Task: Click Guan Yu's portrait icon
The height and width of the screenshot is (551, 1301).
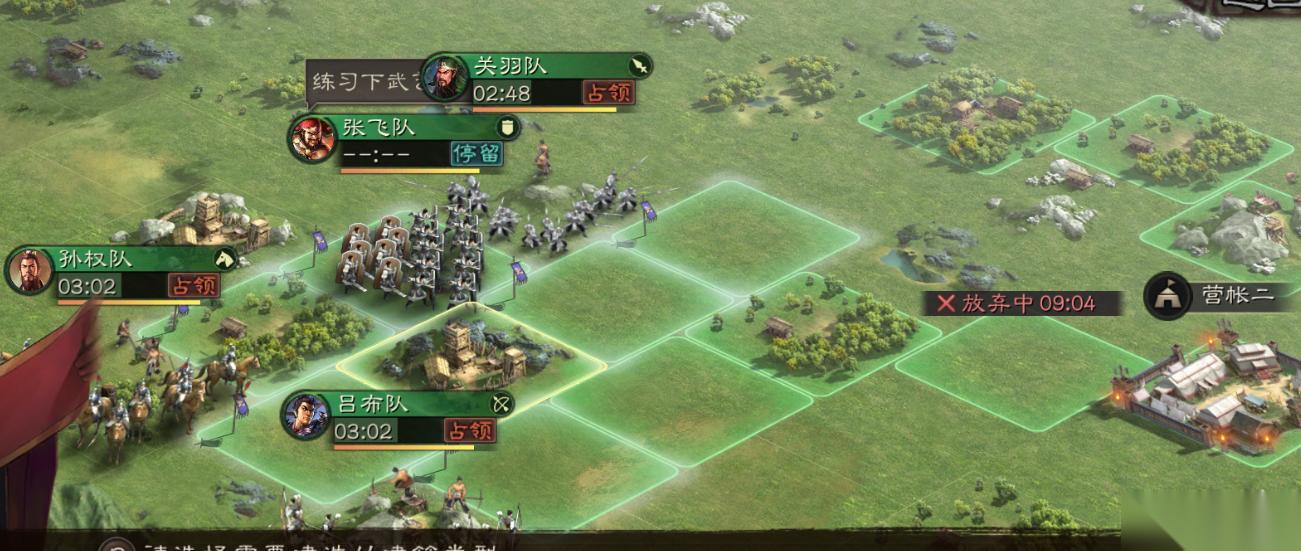Action: pyautogui.click(x=445, y=78)
